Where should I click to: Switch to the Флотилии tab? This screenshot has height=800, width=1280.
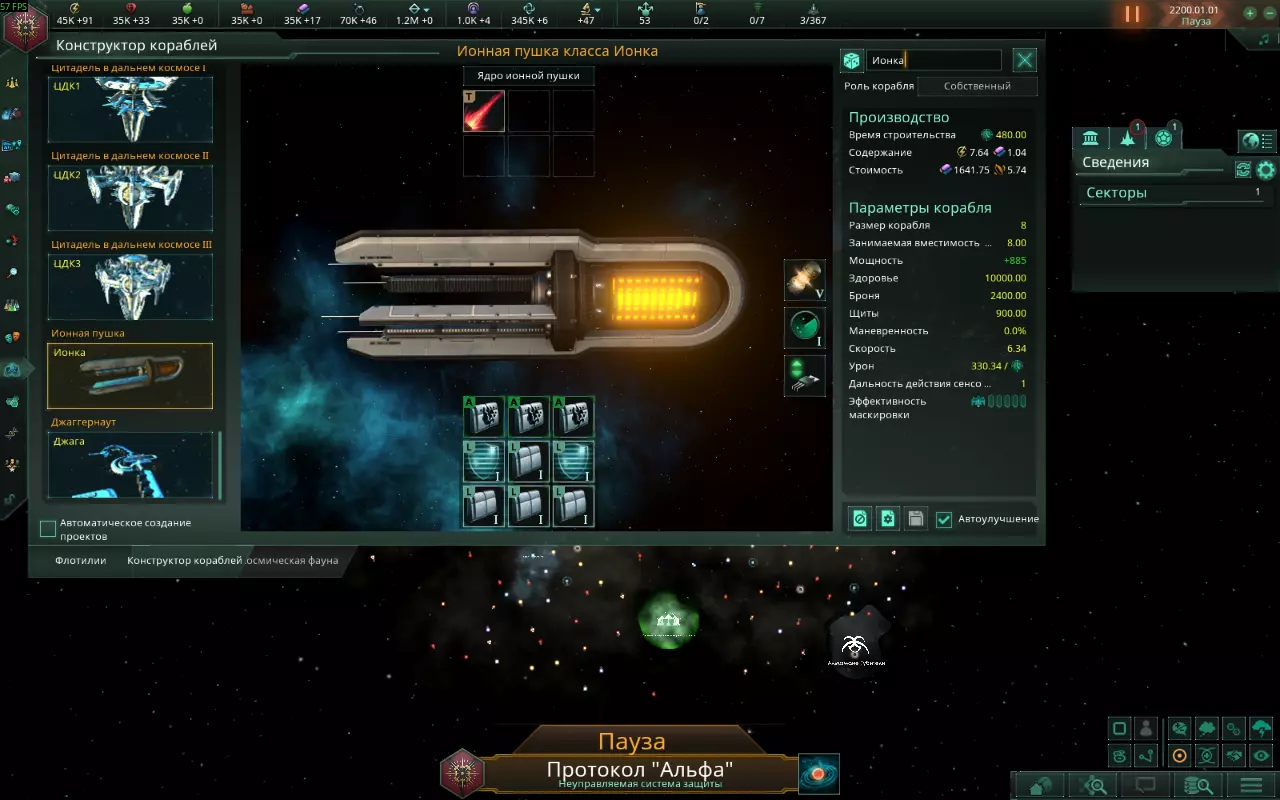80,561
